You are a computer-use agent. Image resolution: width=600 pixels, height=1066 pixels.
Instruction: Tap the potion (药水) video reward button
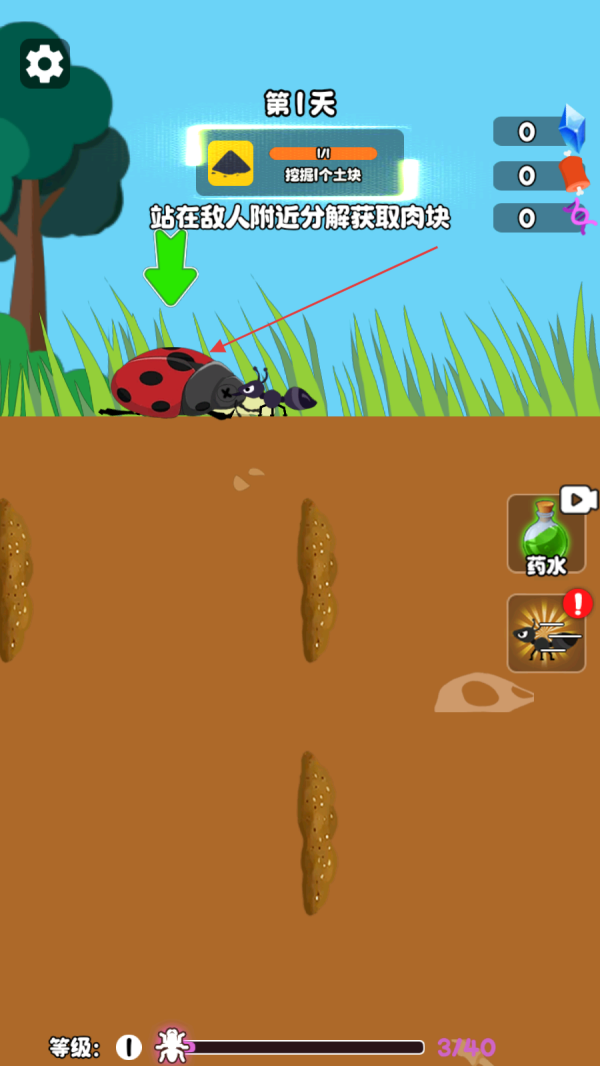point(546,535)
